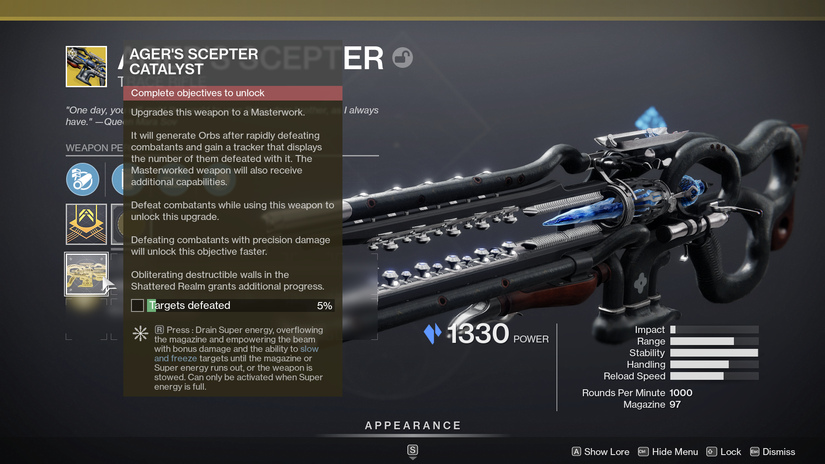The width and height of the screenshot is (825, 464).
Task: Toggle the lock icon beside the weapon name
Action: (403, 58)
